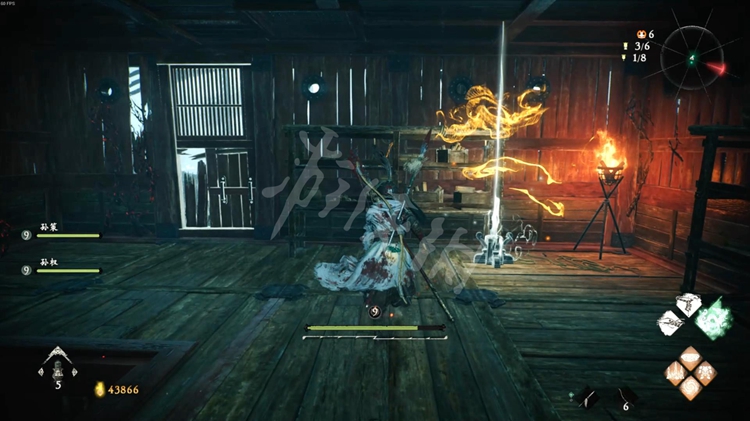Viewport: 750px width, 421px height.
Task: Select the upper white weapon diamond icon
Action: pos(689,304)
